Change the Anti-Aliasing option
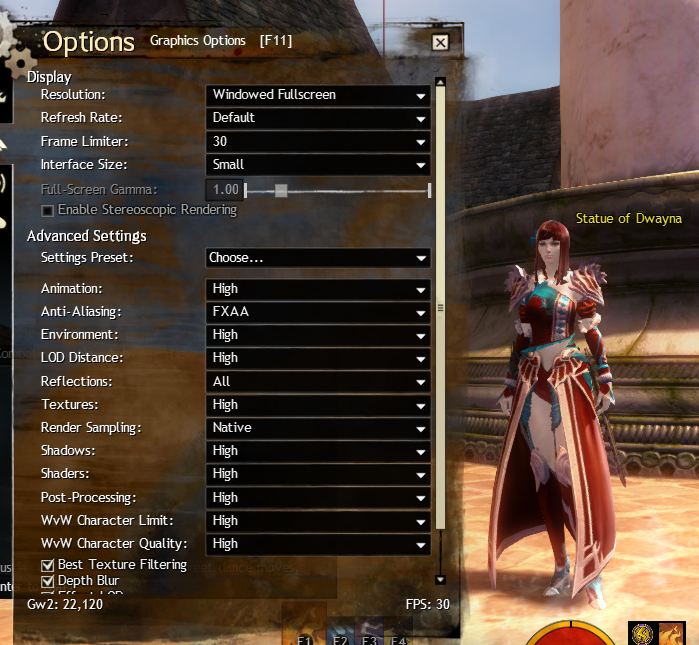 pos(318,312)
